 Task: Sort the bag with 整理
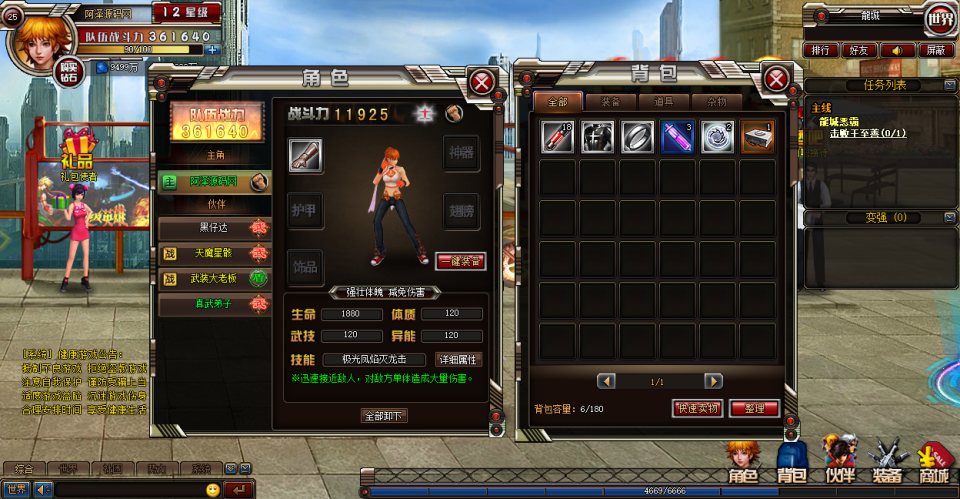(754, 408)
